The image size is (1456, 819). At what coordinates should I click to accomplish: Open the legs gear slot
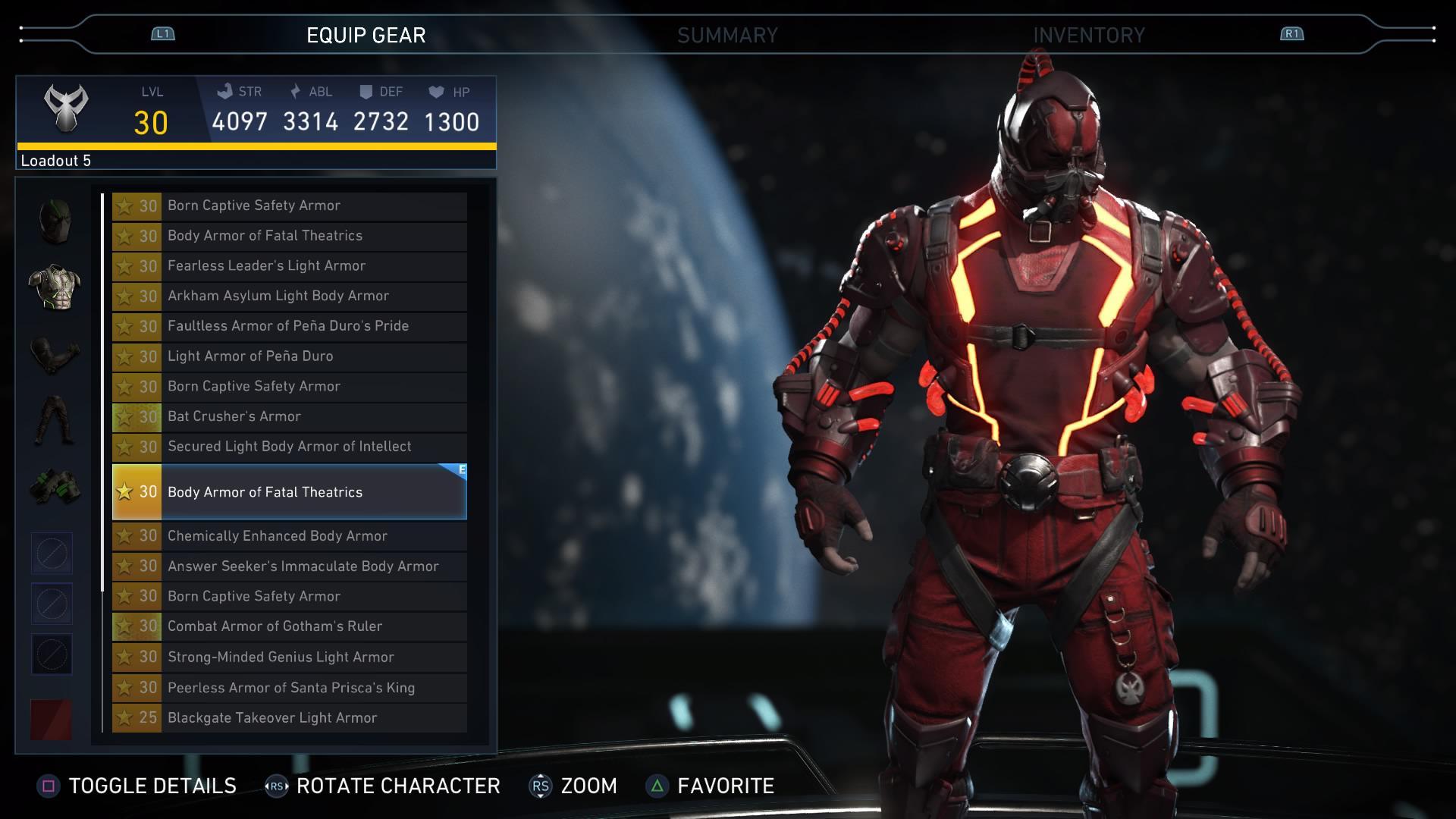coord(52,413)
